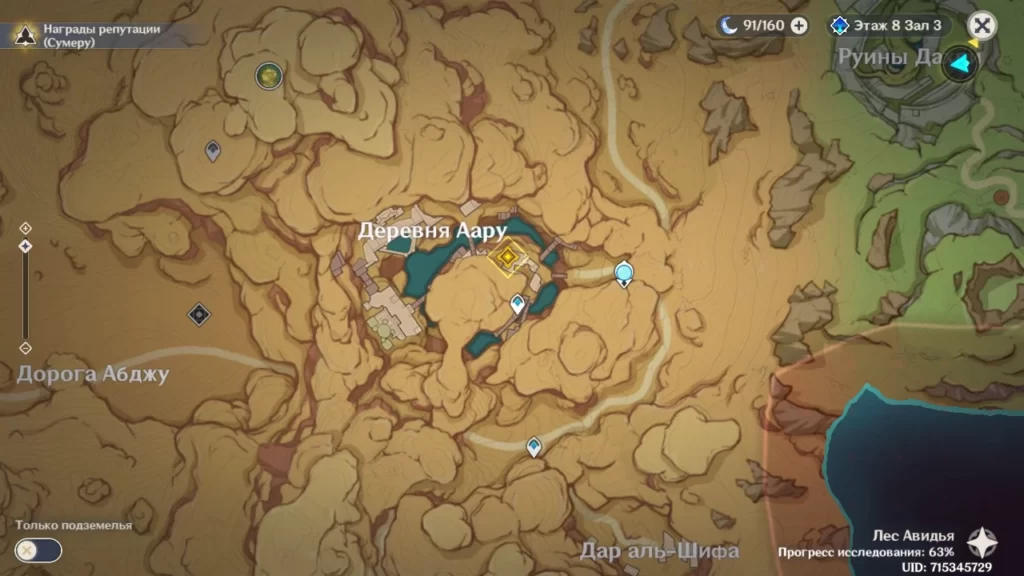
Task: Select the dark diamond domain marker above Дорога Абджу
Action: click(199, 314)
